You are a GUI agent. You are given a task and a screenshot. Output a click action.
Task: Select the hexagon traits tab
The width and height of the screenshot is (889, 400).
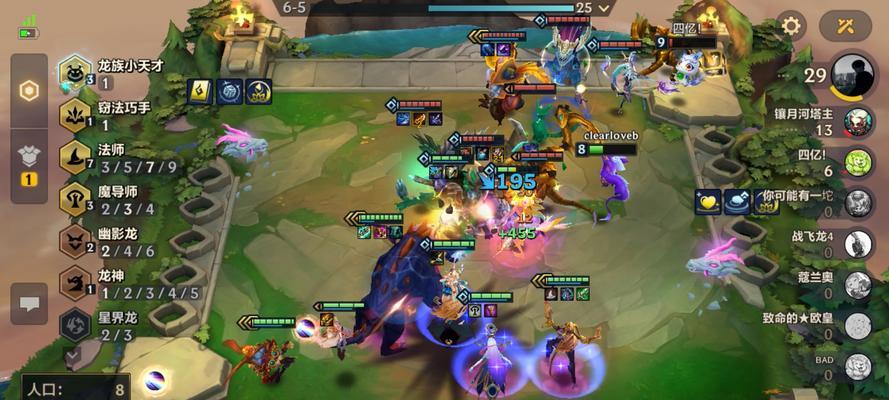[29, 91]
